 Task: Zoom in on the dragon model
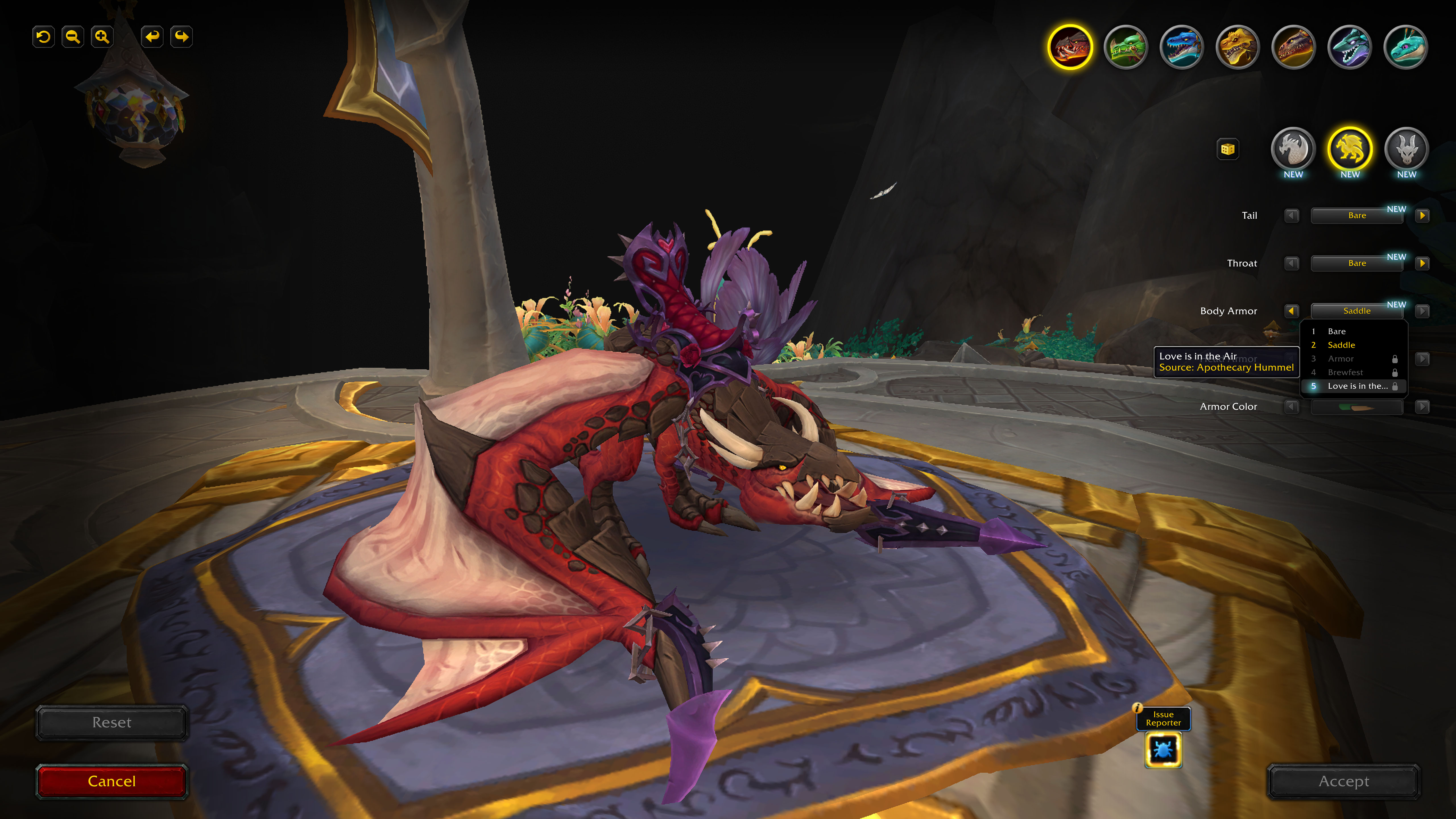pos(102,37)
